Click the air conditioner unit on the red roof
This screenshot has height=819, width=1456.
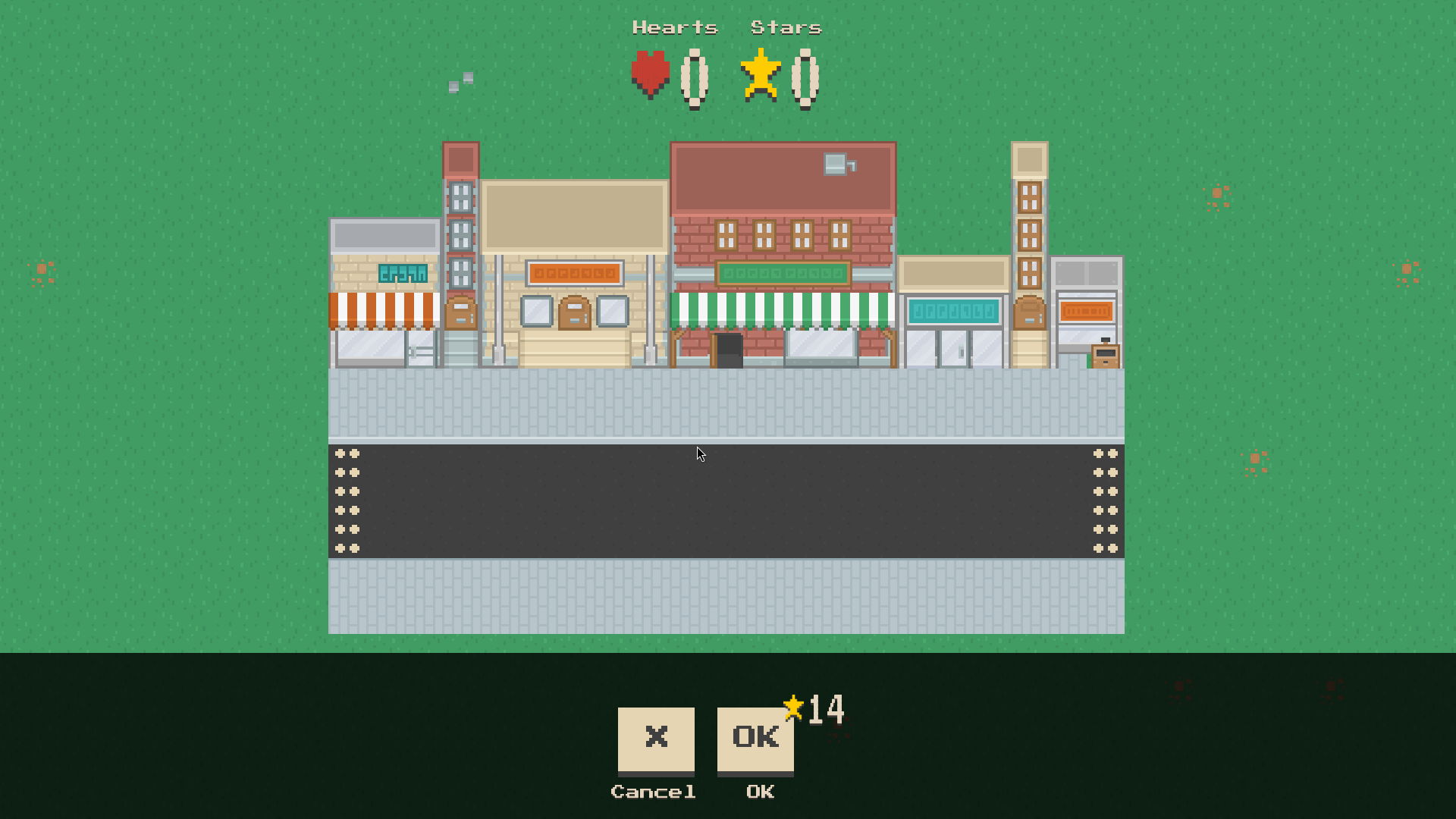[834, 165]
